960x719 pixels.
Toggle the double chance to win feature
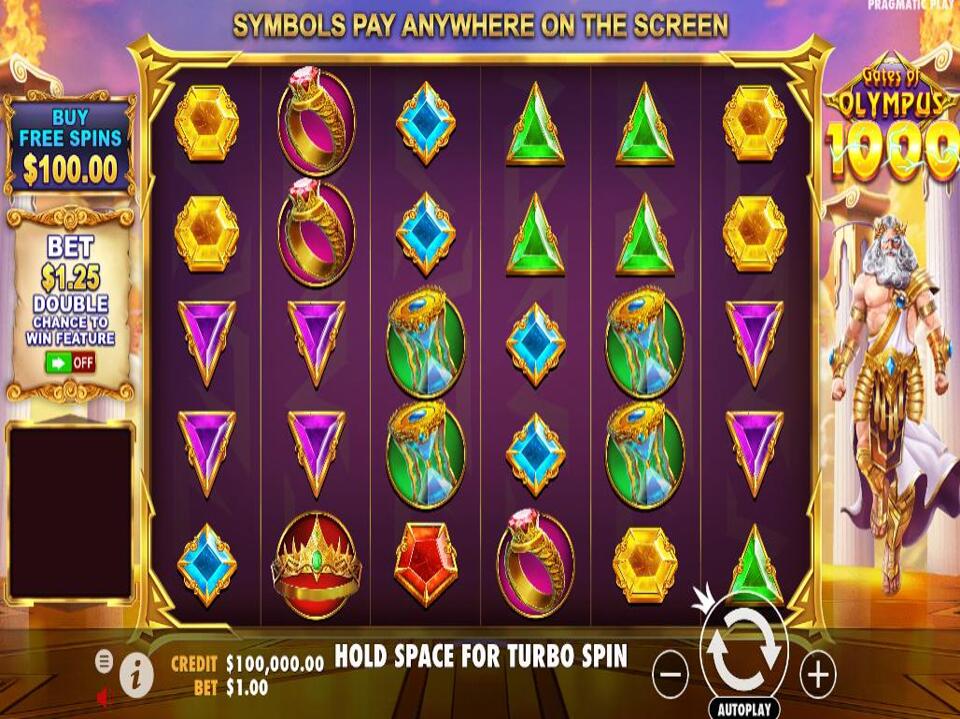pyautogui.click(x=70, y=362)
